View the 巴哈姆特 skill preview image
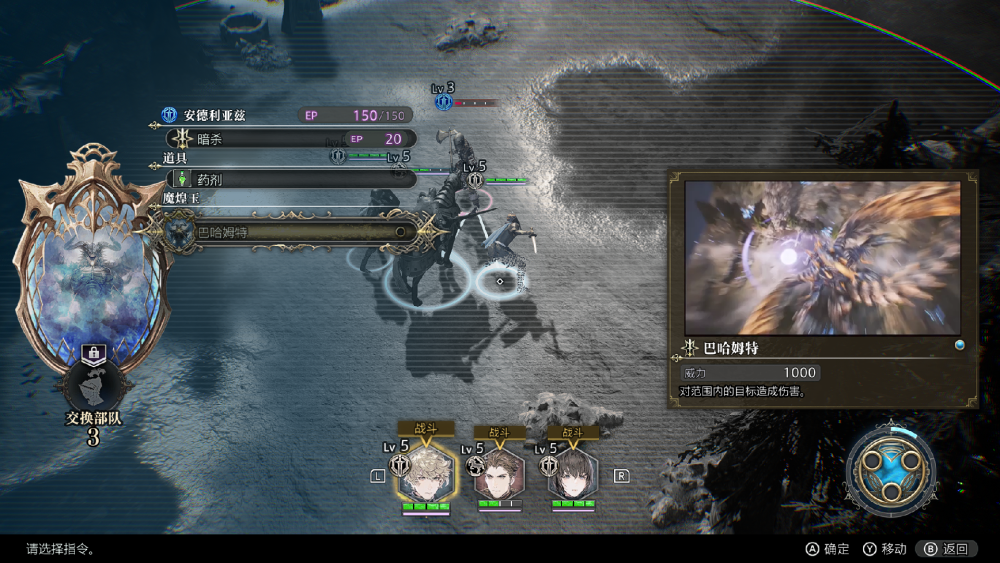This screenshot has width=1000, height=563. pyautogui.click(x=822, y=258)
